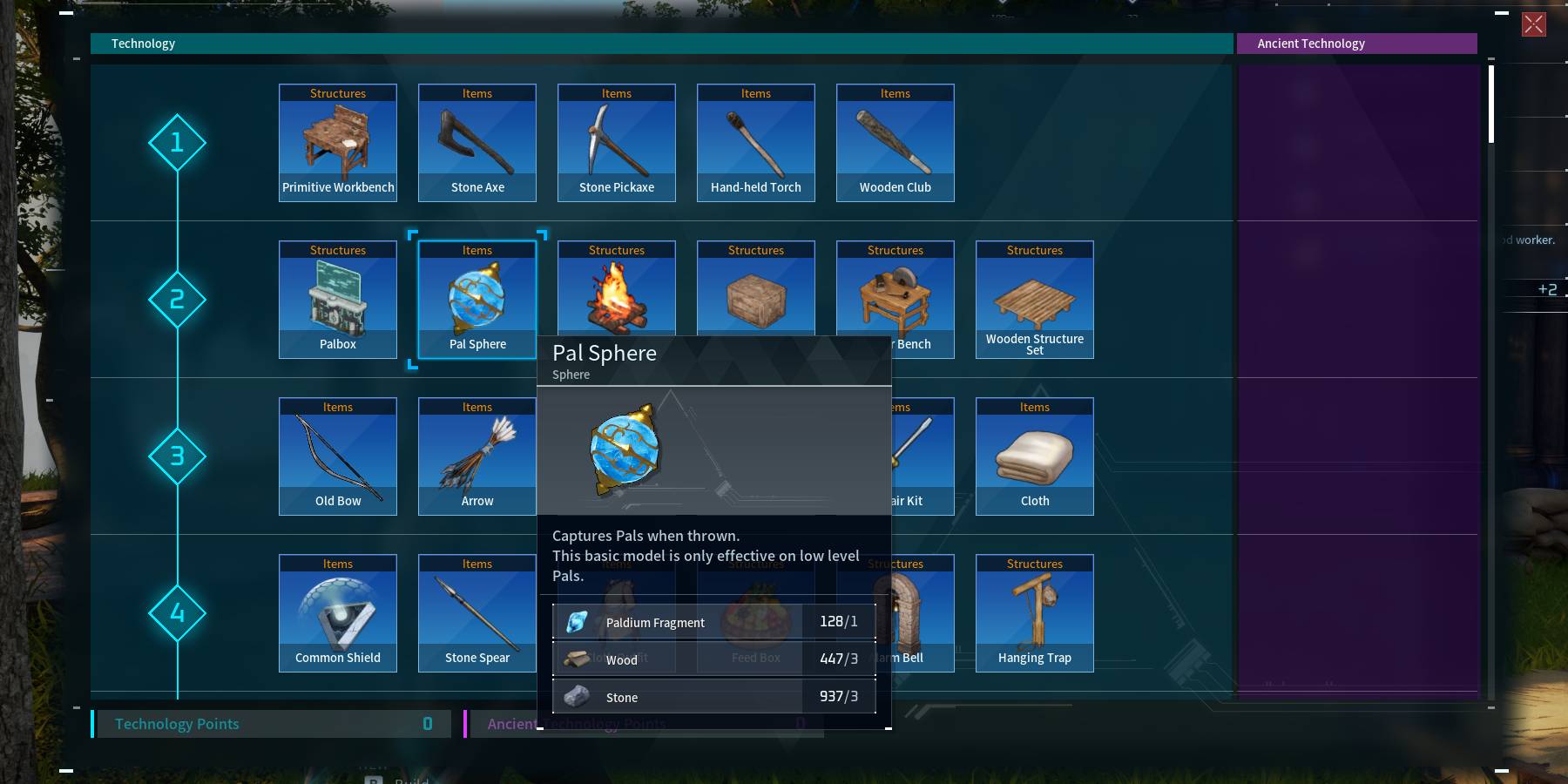Select the Wooden Structure Set
The height and width of the screenshot is (784, 1568).
pos(1034,299)
